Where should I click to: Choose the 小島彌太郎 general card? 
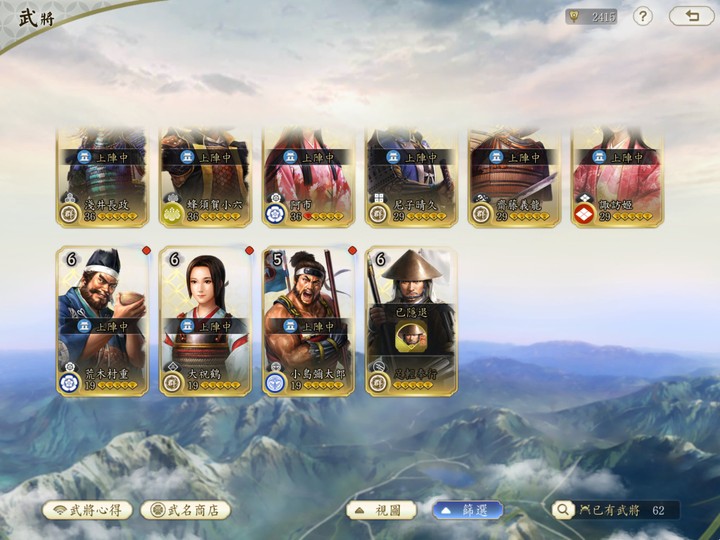tap(308, 321)
